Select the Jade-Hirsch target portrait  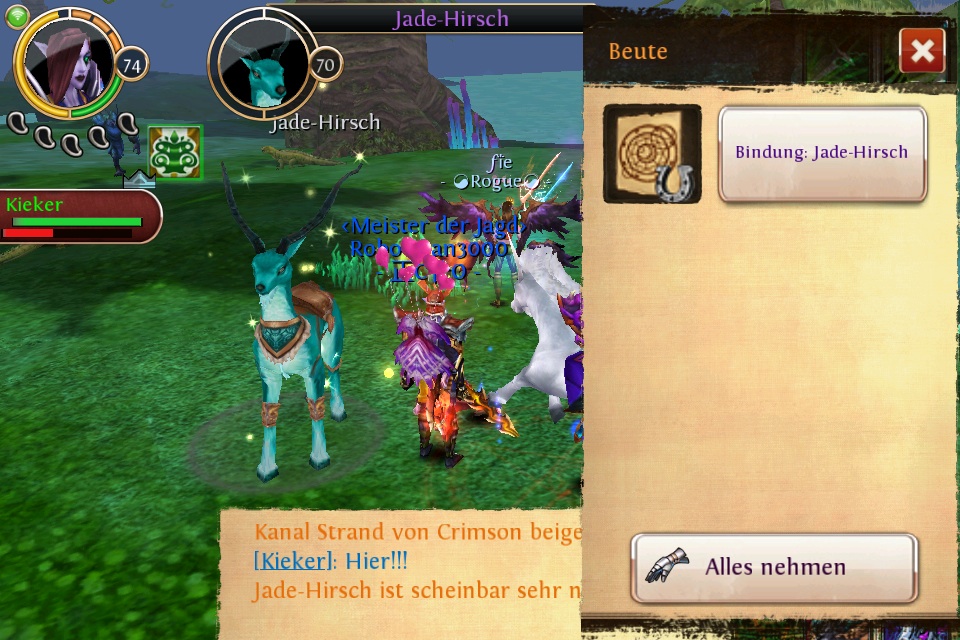click(x=263, y=64)
